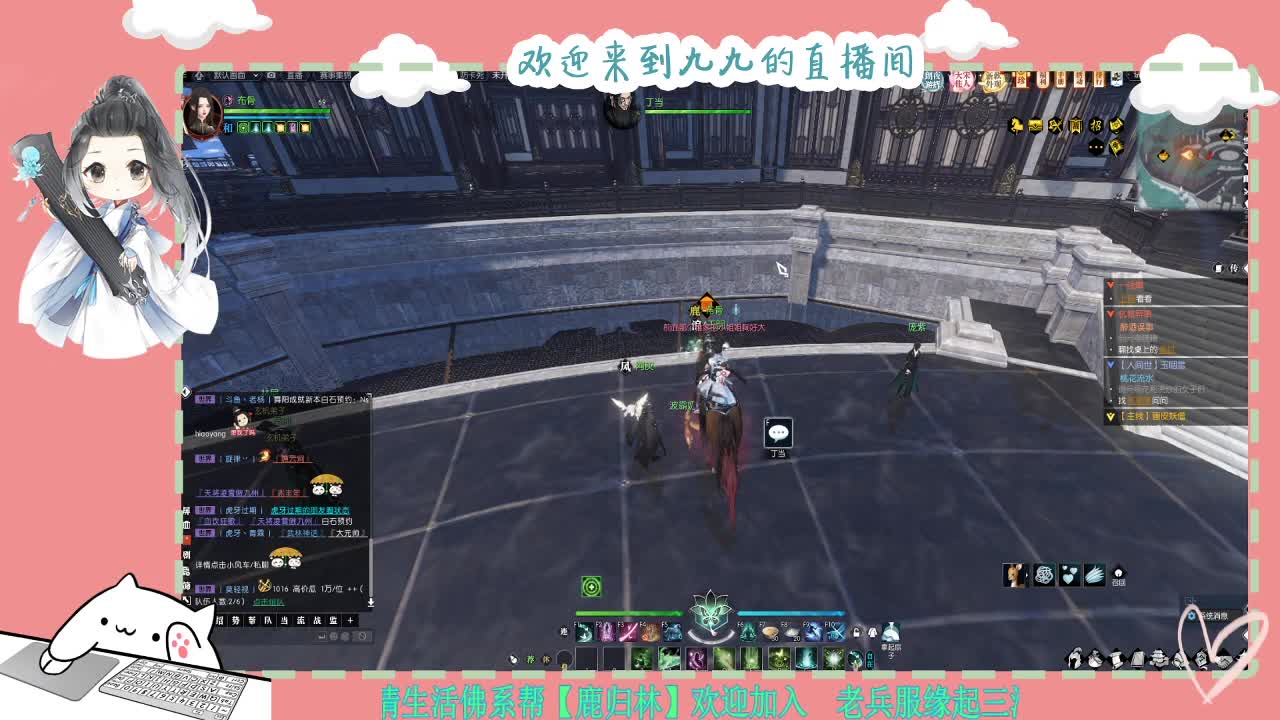Screen dimensions: 1280x720
Task: Switch to the 帮 chat tab
Action: click(x=252, y=620)
